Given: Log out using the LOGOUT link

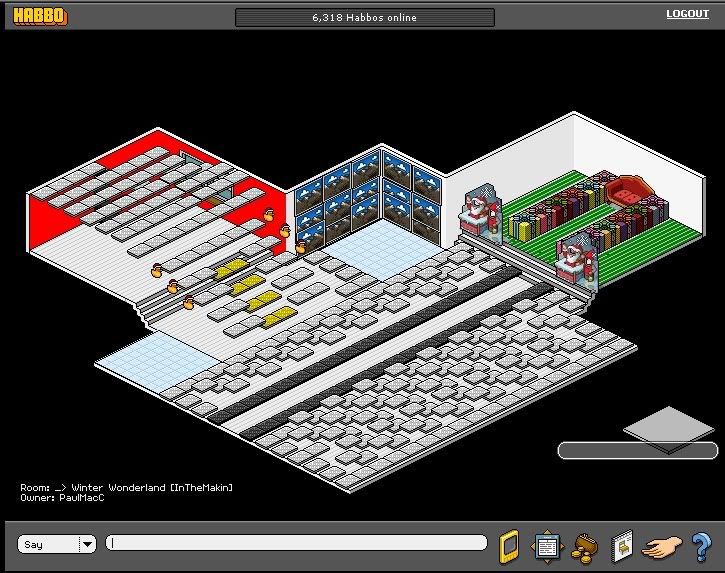Looking at the screenshot, I should pyautogui.click(x=687, y=14).
